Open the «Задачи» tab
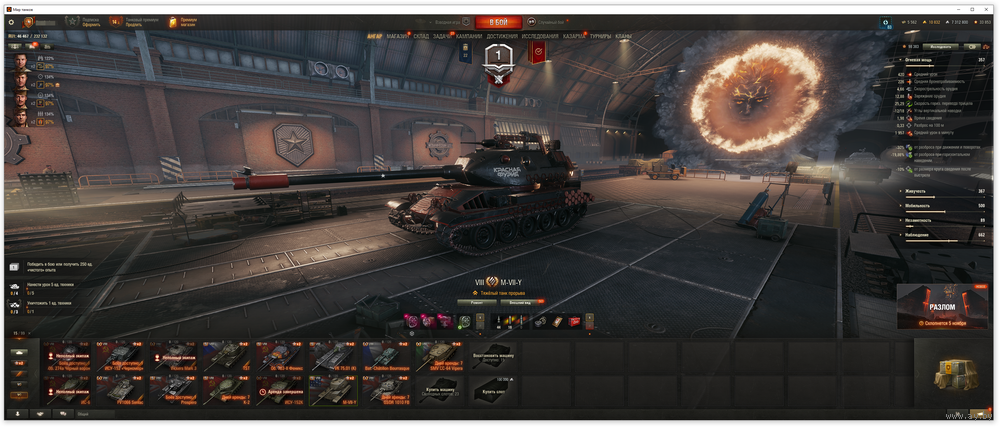1000x427 pixels. [443, 36]
